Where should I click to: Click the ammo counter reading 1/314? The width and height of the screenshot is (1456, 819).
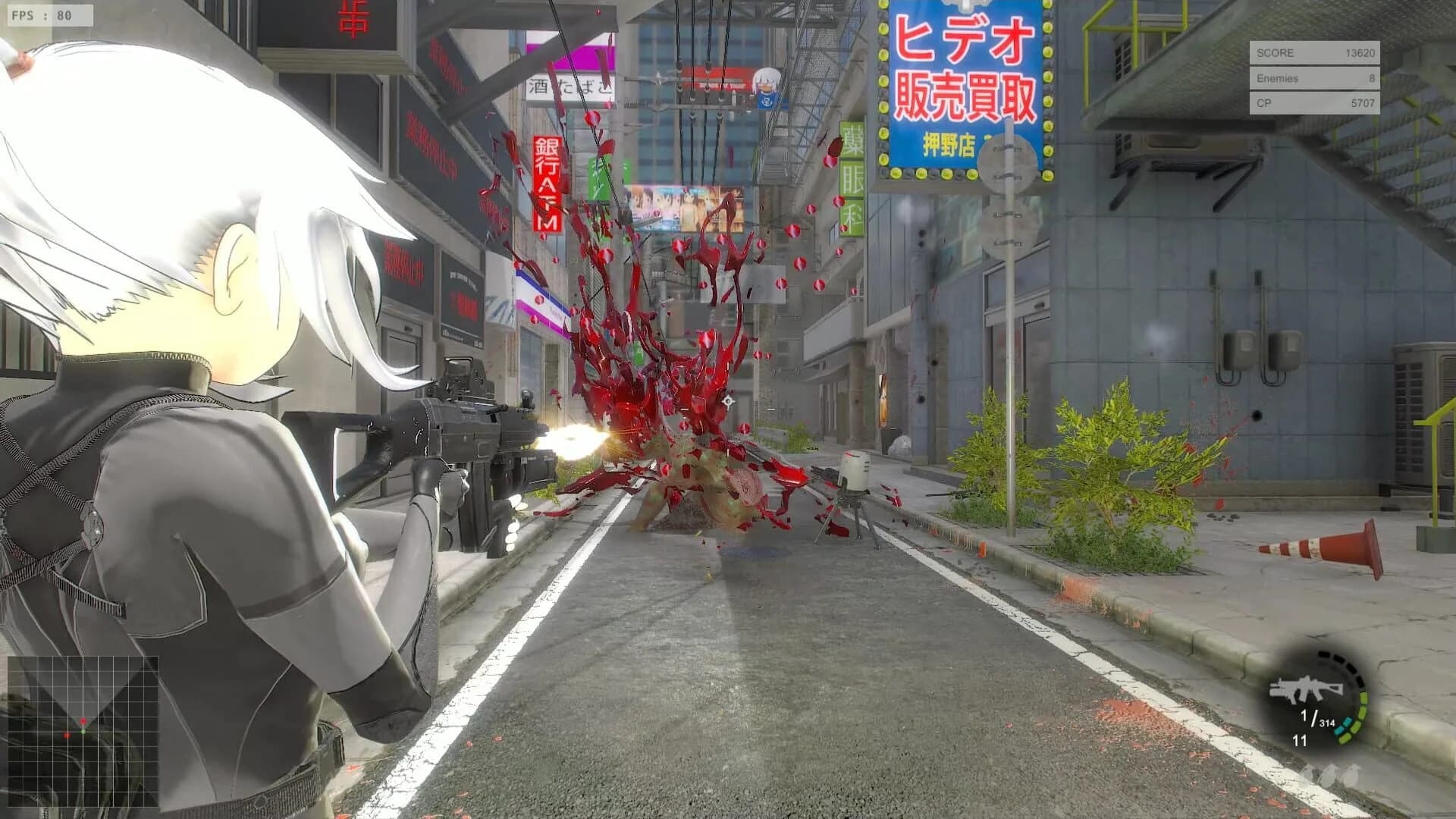coord(1316,719)
